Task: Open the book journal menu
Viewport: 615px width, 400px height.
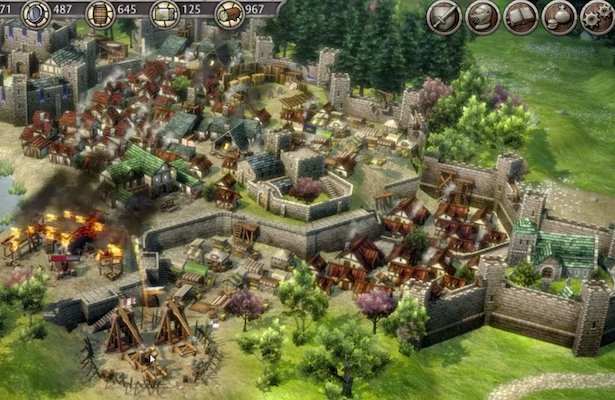Action: click(521, 17)
